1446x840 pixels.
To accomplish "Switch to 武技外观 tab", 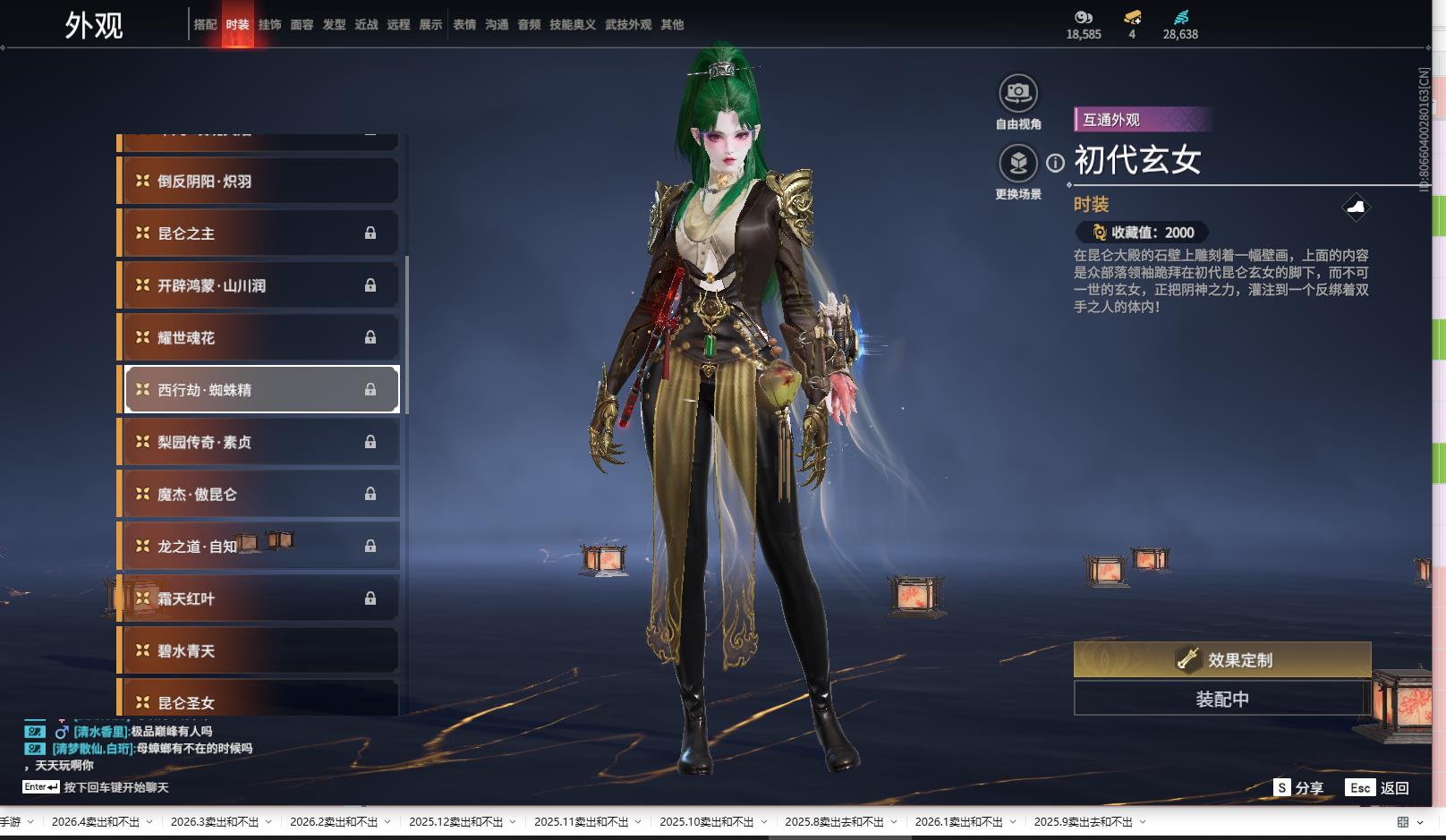I will tap(627, 25).
